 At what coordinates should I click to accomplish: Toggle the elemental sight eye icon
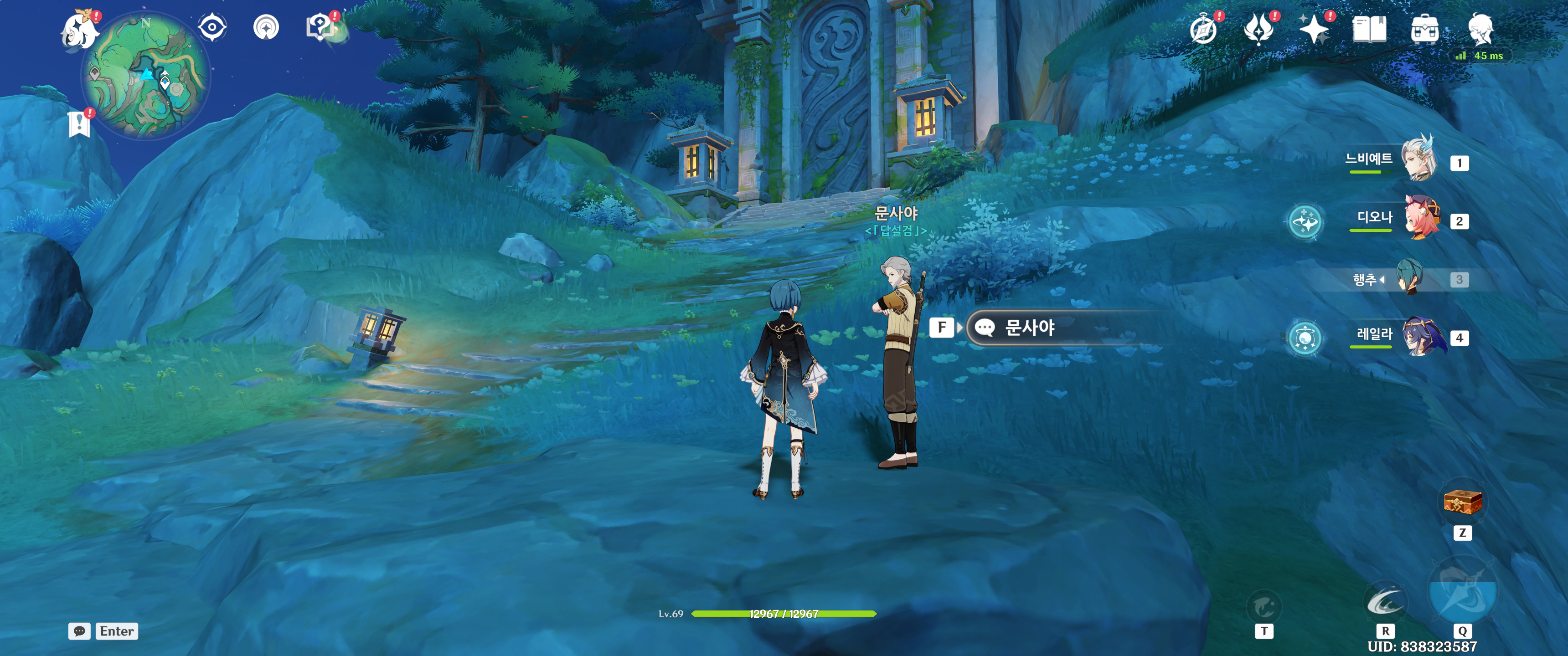[x=212, y=27]
